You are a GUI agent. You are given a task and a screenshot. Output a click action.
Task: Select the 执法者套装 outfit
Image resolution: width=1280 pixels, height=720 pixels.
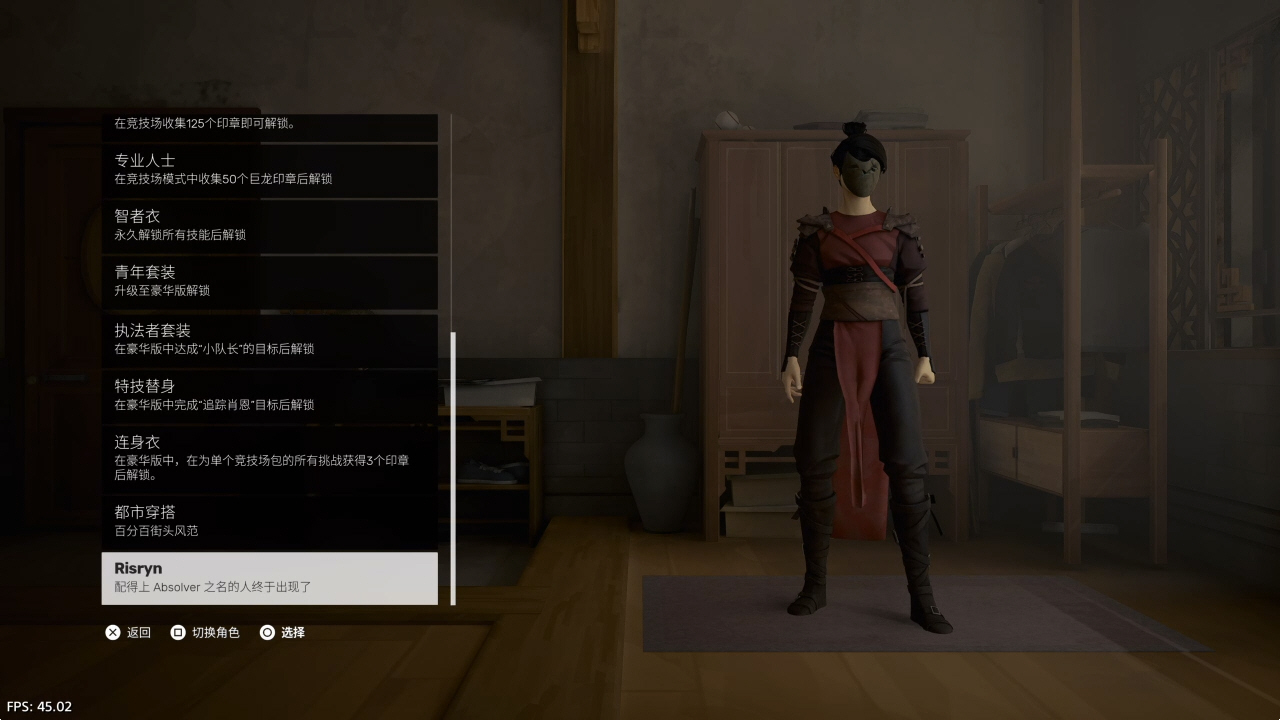(x=269, y=339)
